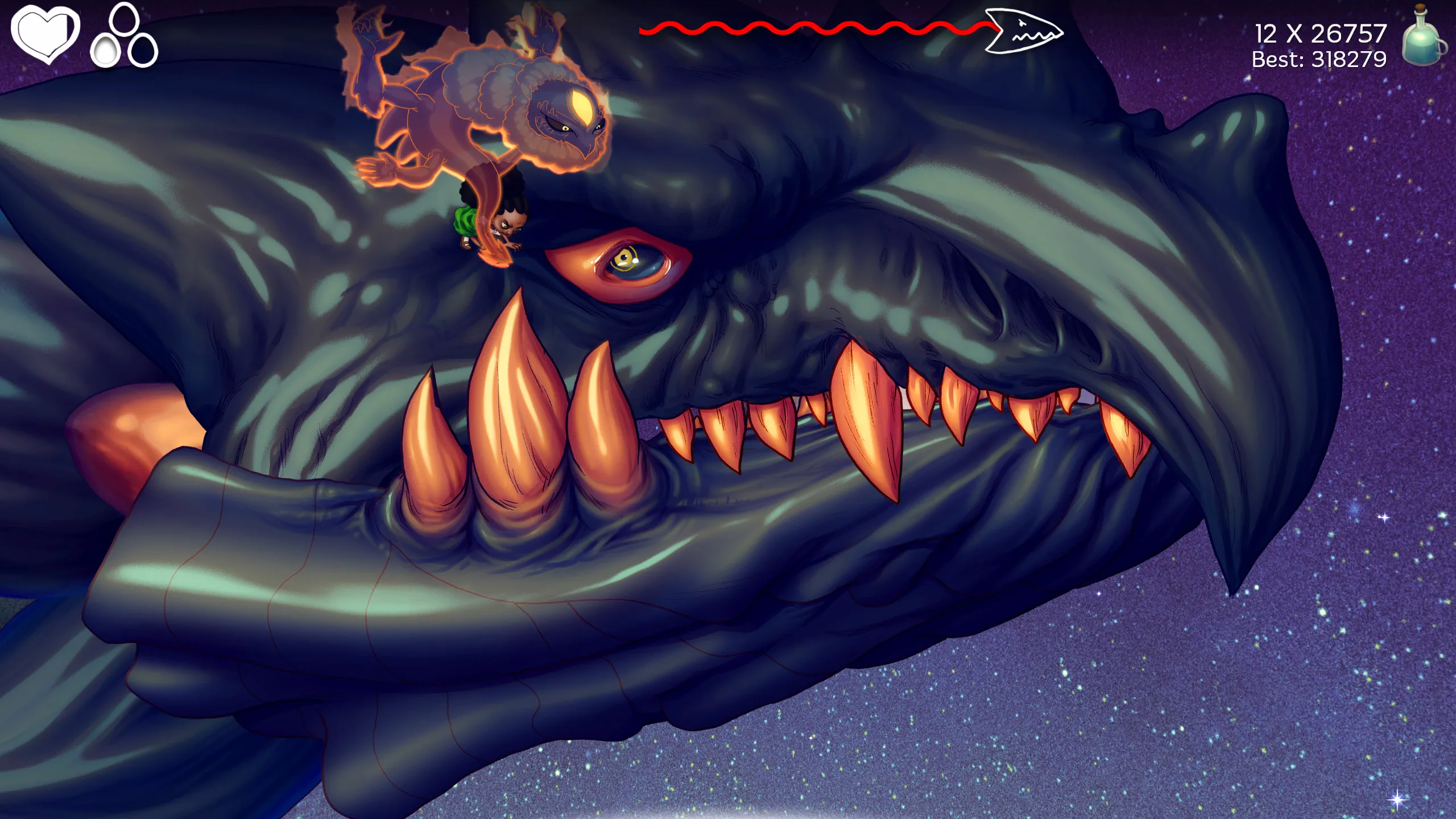The image size is (1456, 819).
Task: Select the blue potion bottle icon
Action: click(1422, 43)
